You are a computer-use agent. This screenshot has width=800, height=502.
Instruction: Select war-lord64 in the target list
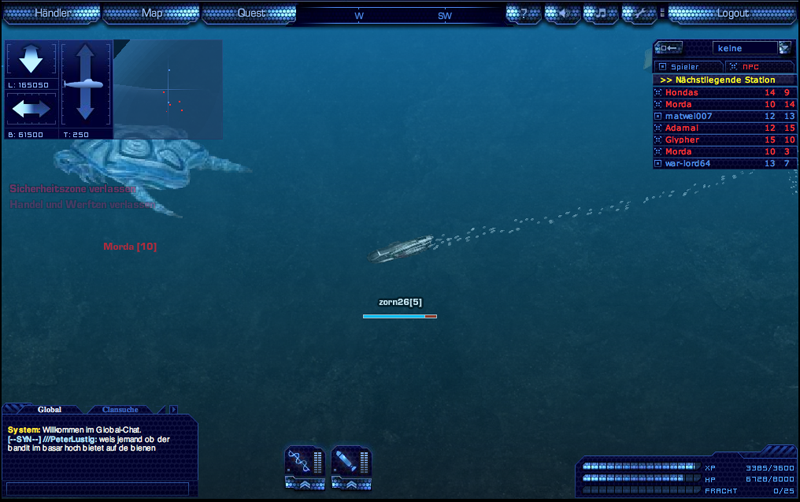click(687, 163)
